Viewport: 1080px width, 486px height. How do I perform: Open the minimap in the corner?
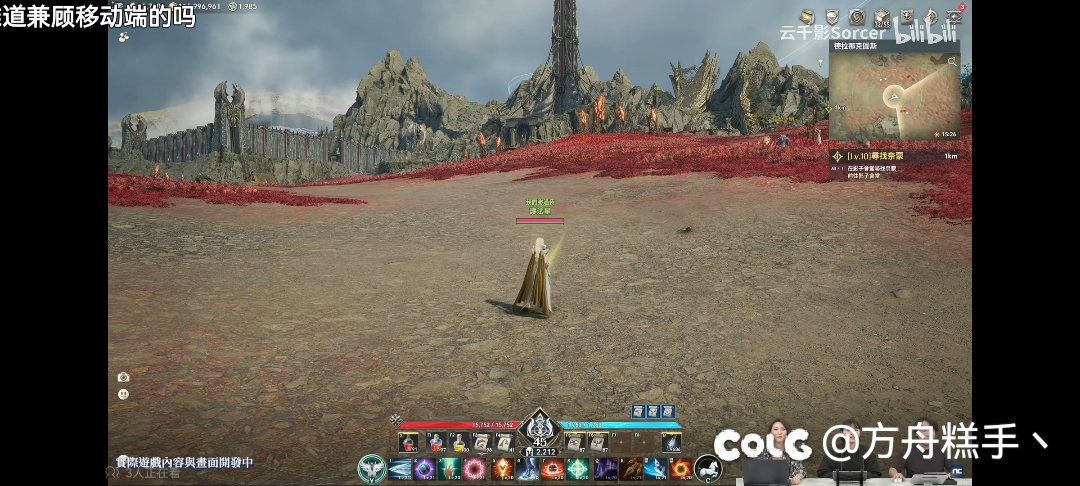pos(893,93)
